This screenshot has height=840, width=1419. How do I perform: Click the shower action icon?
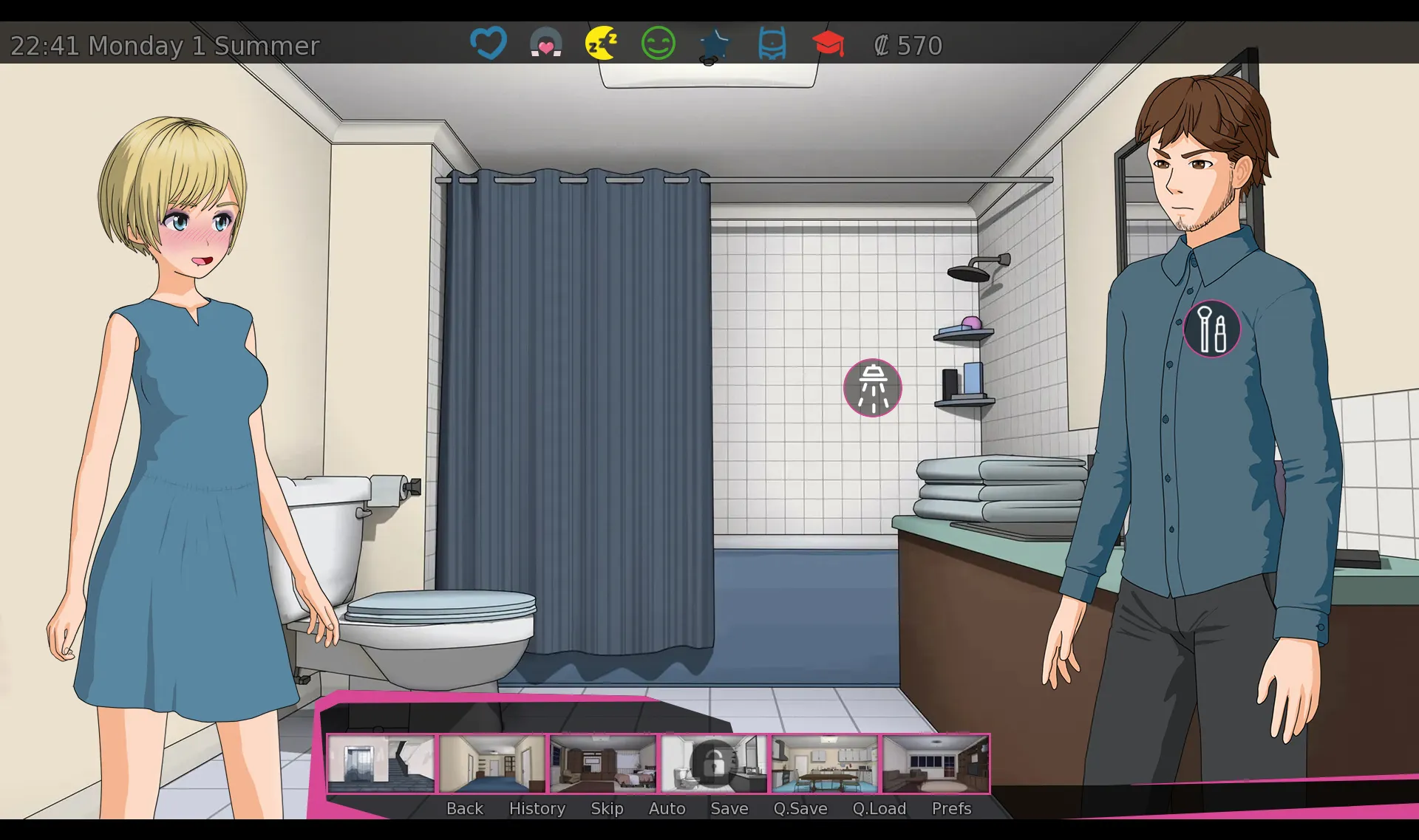(x=872, y=388)
